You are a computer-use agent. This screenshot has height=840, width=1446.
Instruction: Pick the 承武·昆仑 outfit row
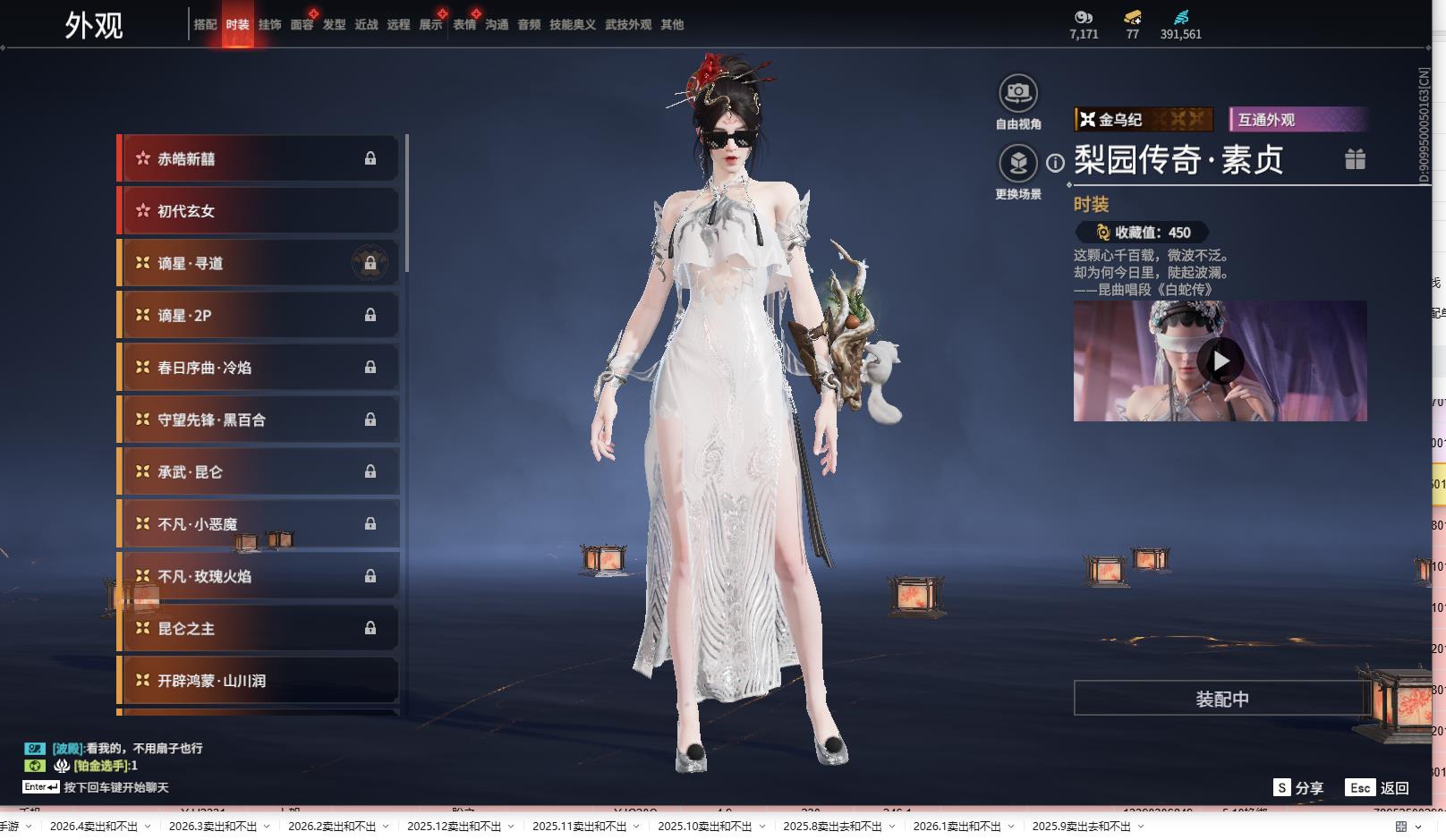click(259, 471)
